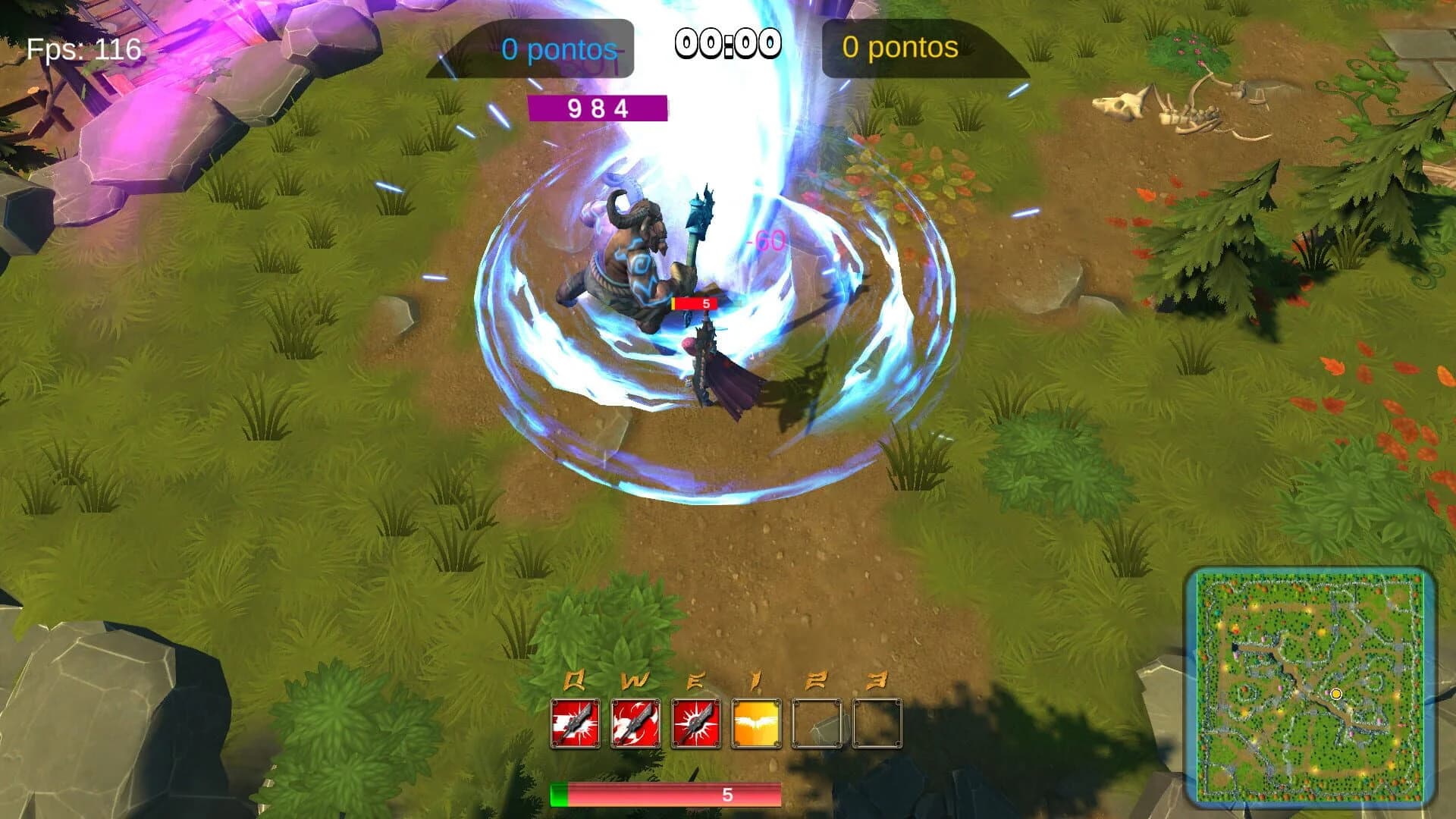Toggle the Fps counter display
The height and width of the screenshot is (819, 1456).
tap(81, 50)
